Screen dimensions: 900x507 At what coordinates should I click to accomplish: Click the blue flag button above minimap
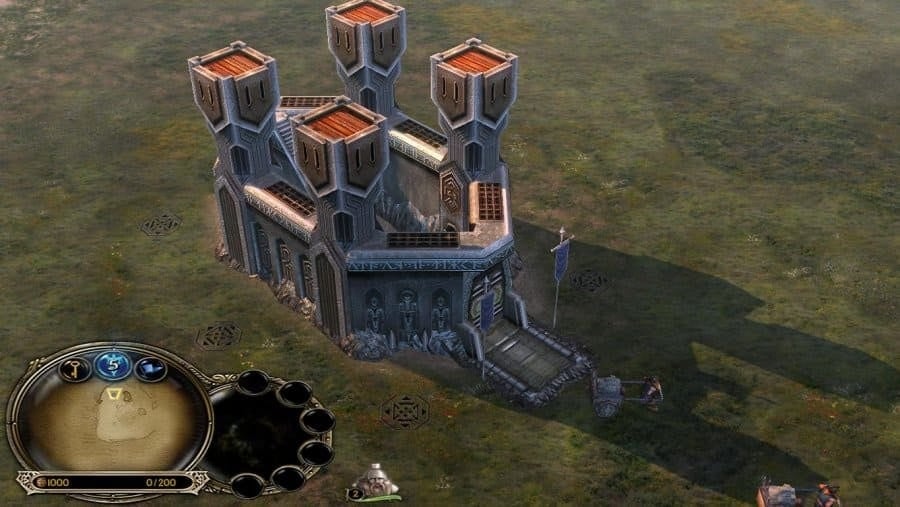click(150, 370)
